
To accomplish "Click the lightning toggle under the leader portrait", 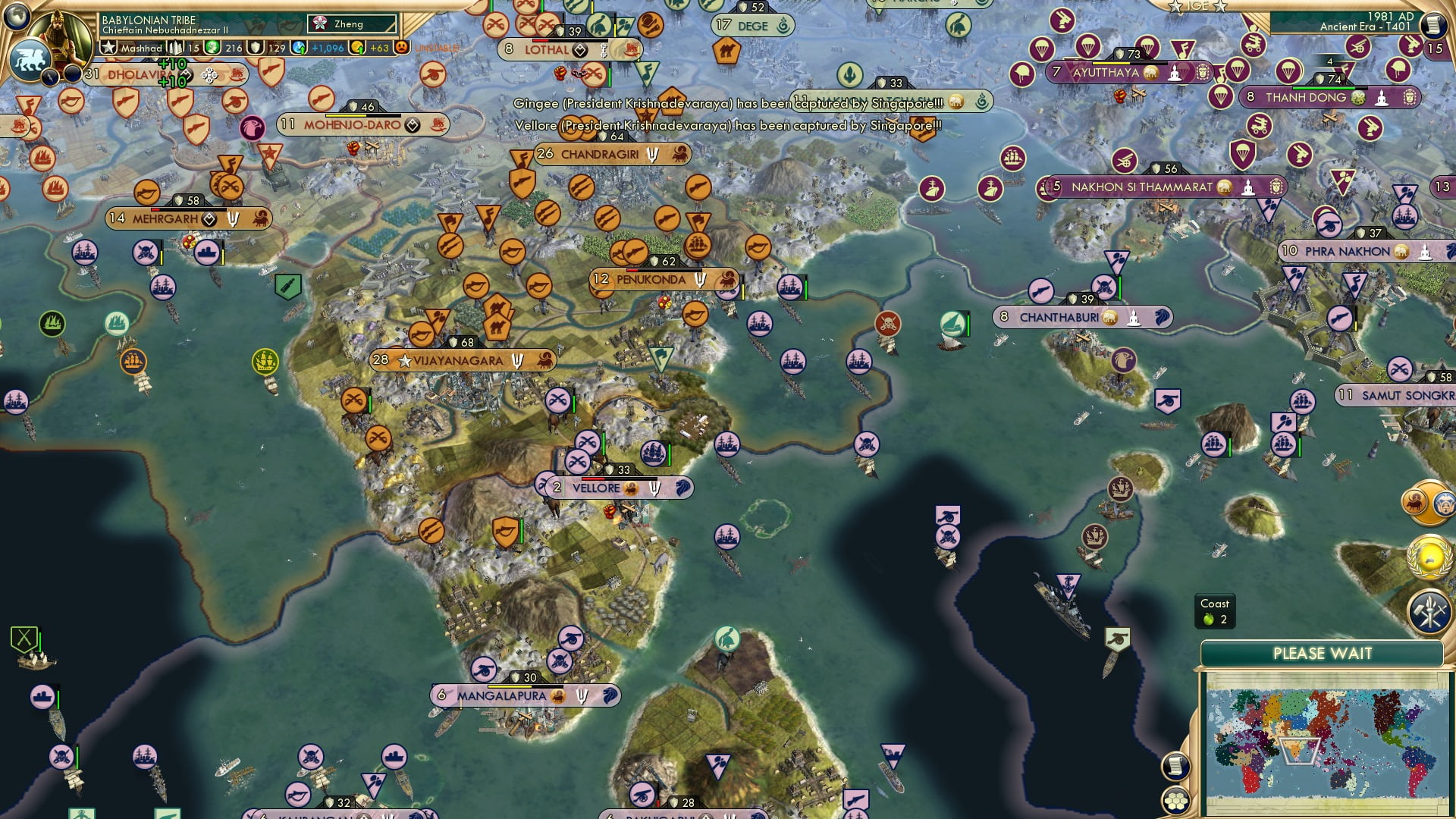I will tap(50, 75).
